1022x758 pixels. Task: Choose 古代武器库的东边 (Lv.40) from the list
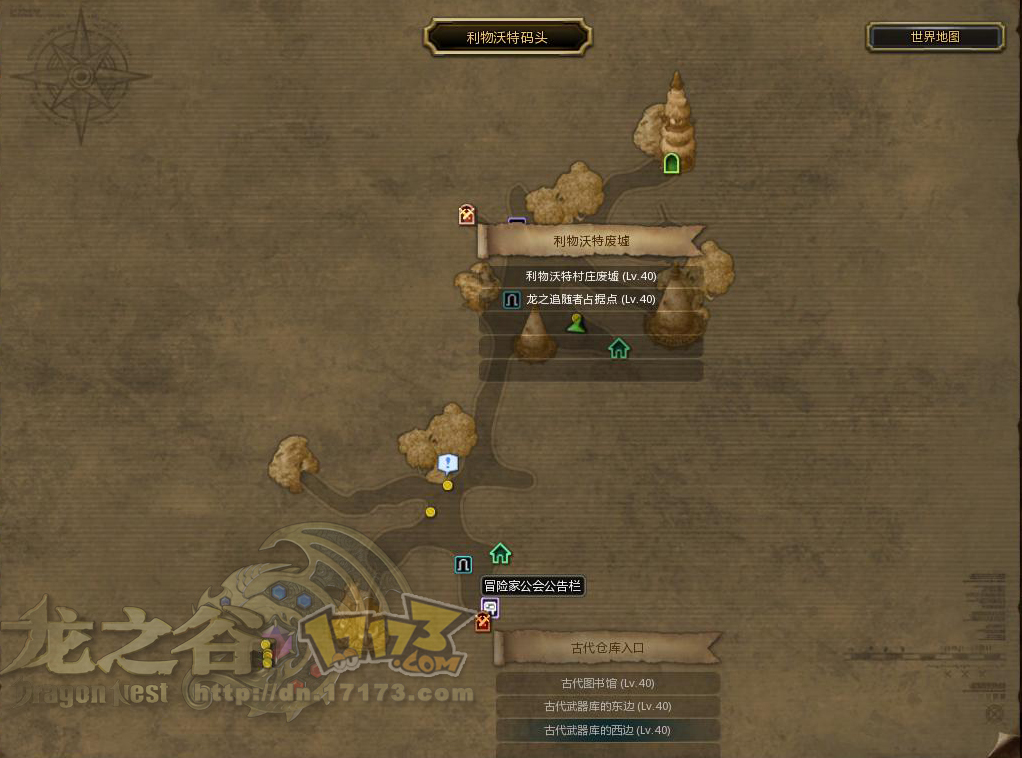coord(608,706)
